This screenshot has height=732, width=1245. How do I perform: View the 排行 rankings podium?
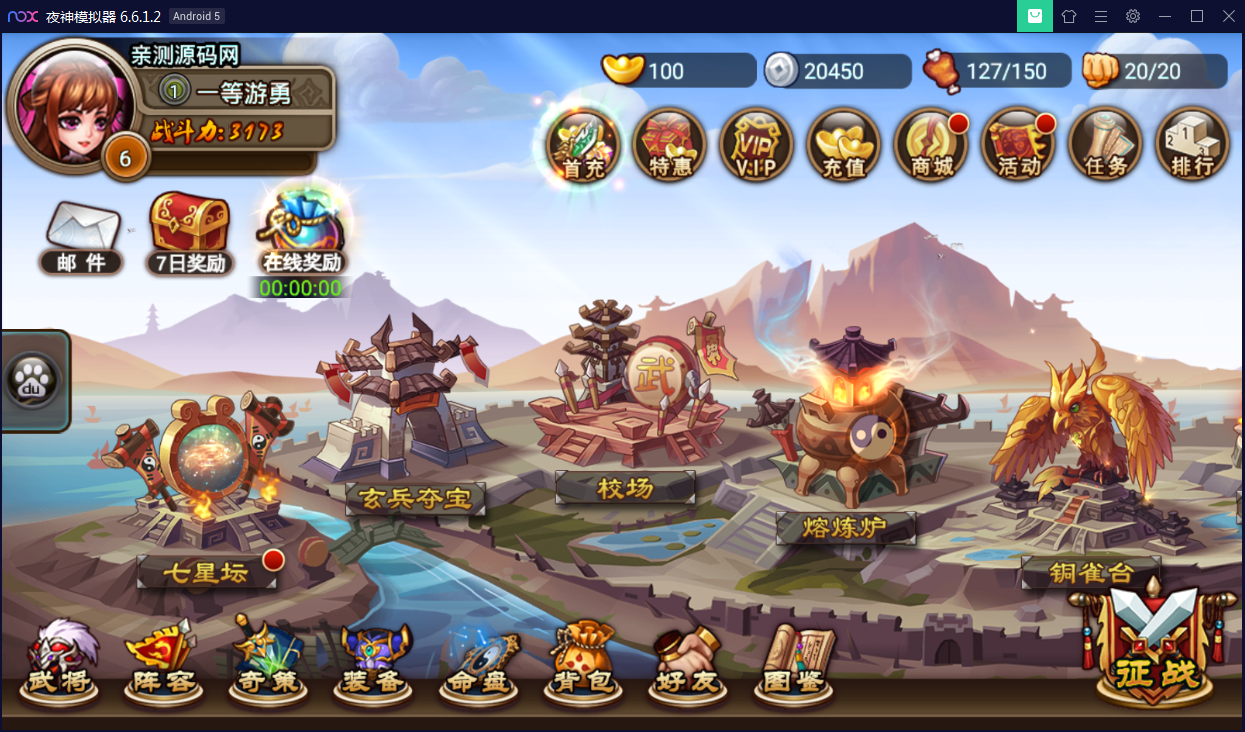[1192, 146]
